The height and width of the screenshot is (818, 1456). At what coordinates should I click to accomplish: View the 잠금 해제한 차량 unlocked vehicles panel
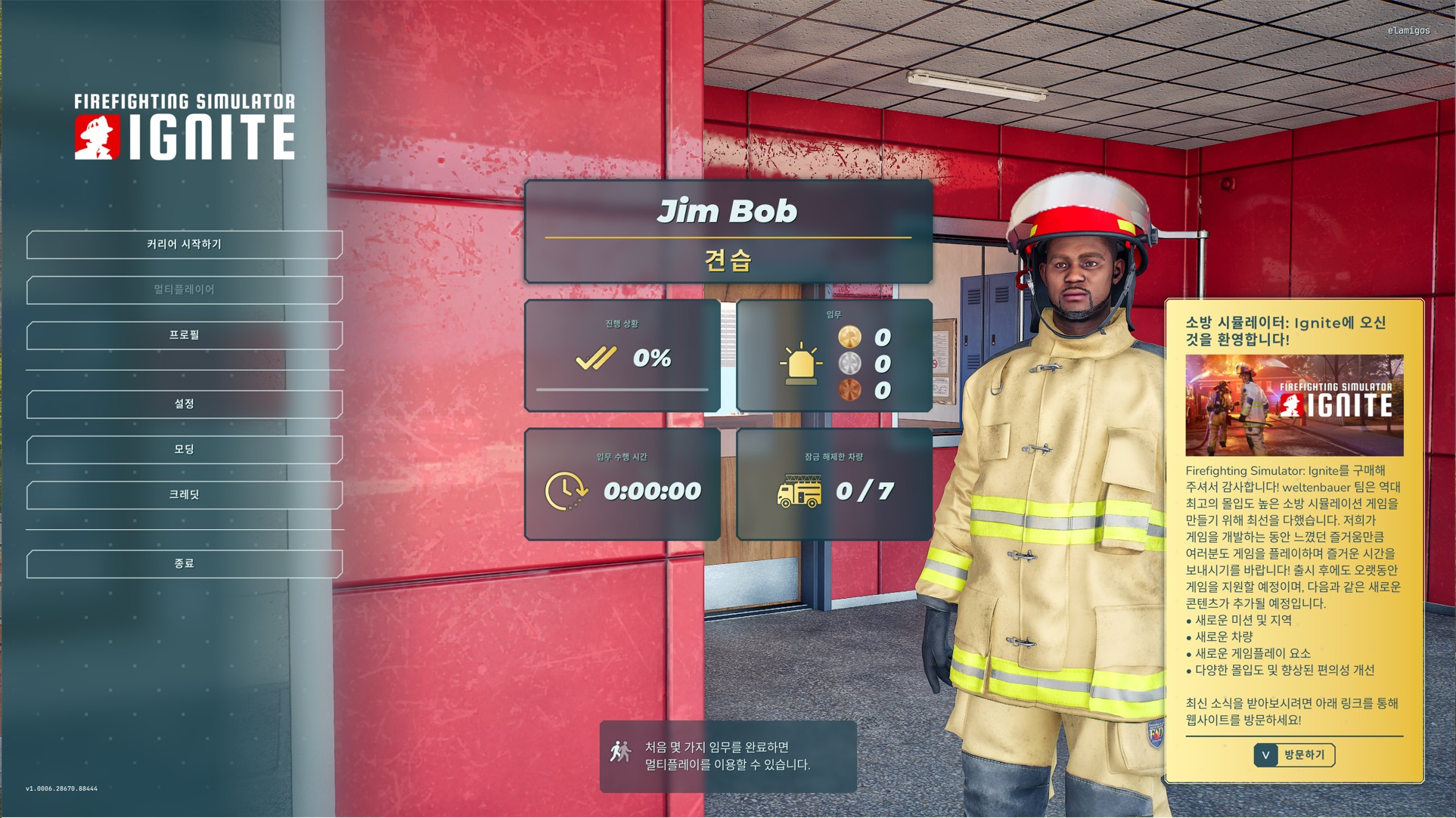click(x=834, y=484)
